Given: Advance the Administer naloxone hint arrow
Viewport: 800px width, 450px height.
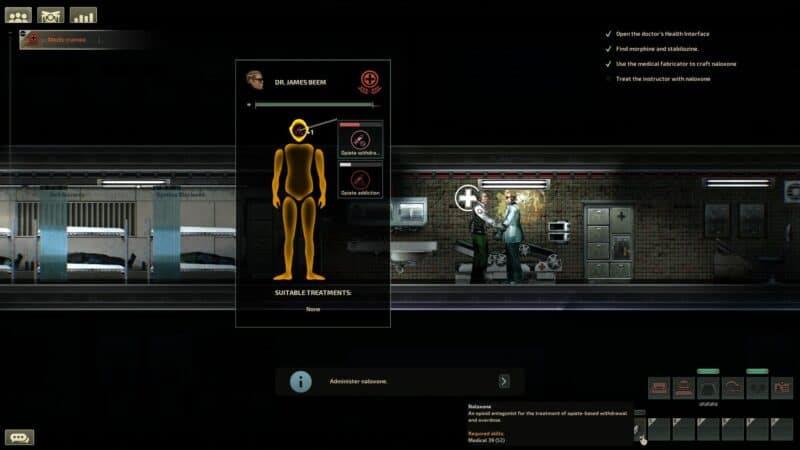Looking at the screenshot, I should [504, 381].
